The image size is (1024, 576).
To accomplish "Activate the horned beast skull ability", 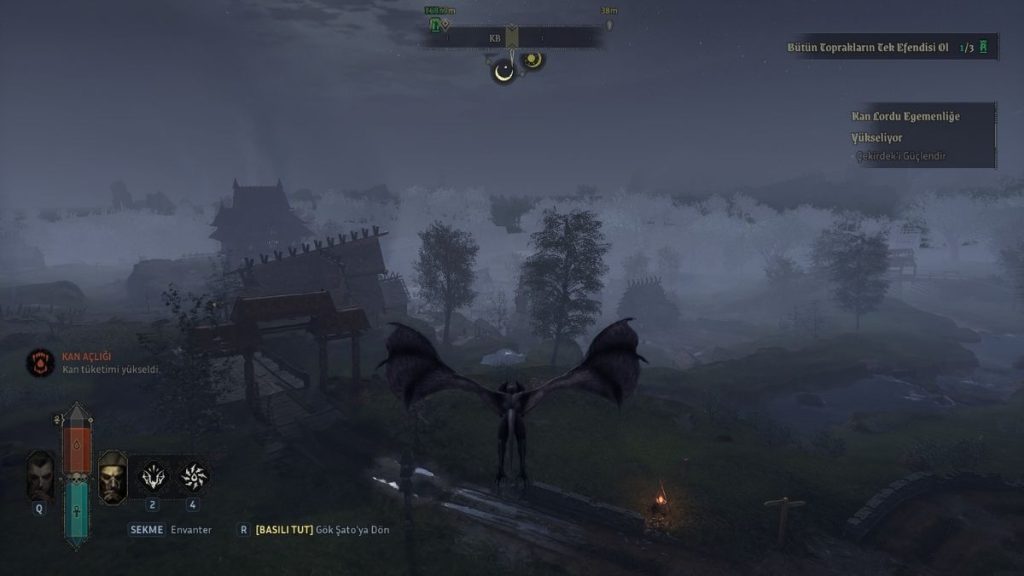I will tap(153, 477).
